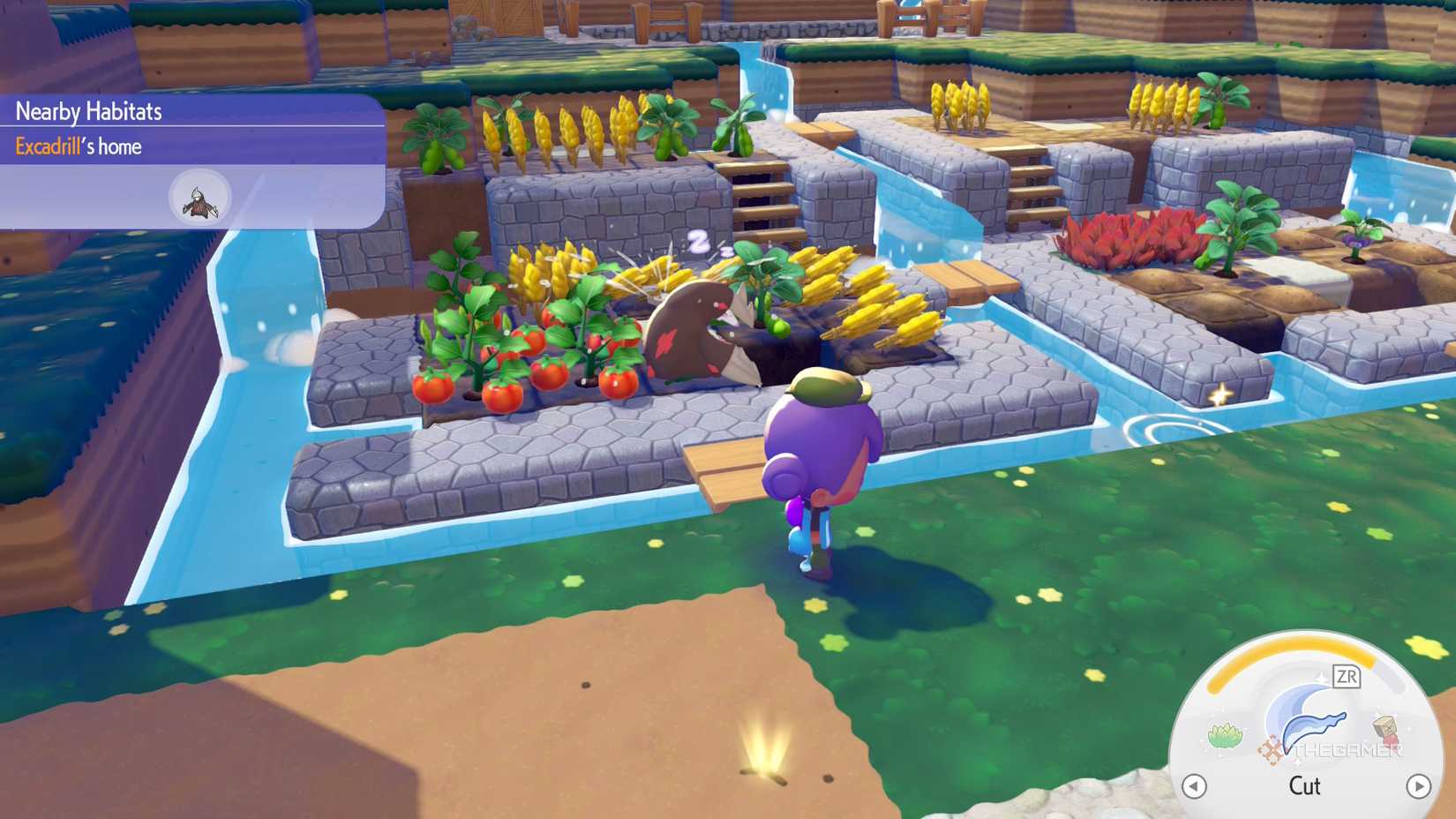The height and width of the screenshot is (819, 1456).
Task: Cycle to the next tool with the right arrow
Action: (x=1418, y=785)
